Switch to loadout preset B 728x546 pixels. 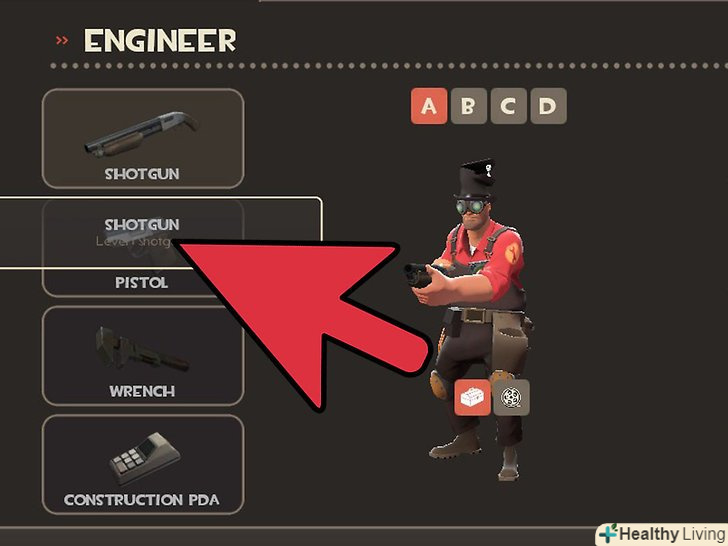coord(468,107)
